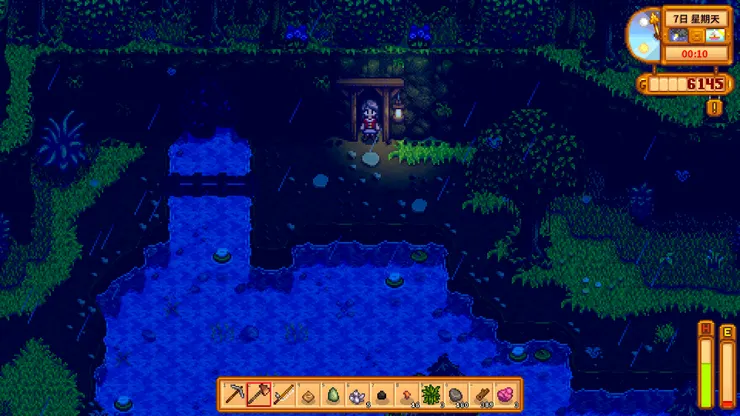Select the pale crystal cluster slot
740x416 pixels.
pos(357,394)
